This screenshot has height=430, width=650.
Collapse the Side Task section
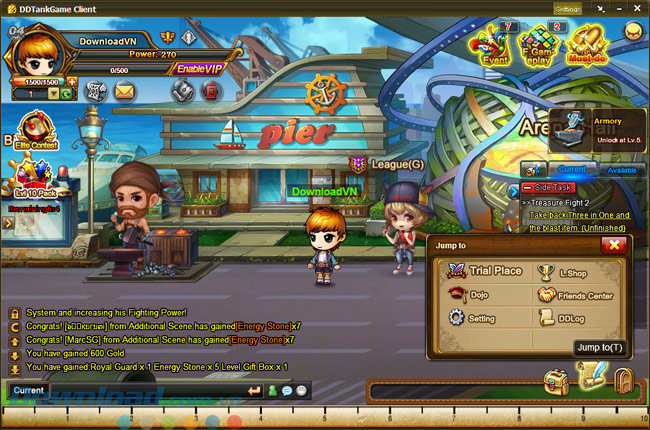(527, 188)
